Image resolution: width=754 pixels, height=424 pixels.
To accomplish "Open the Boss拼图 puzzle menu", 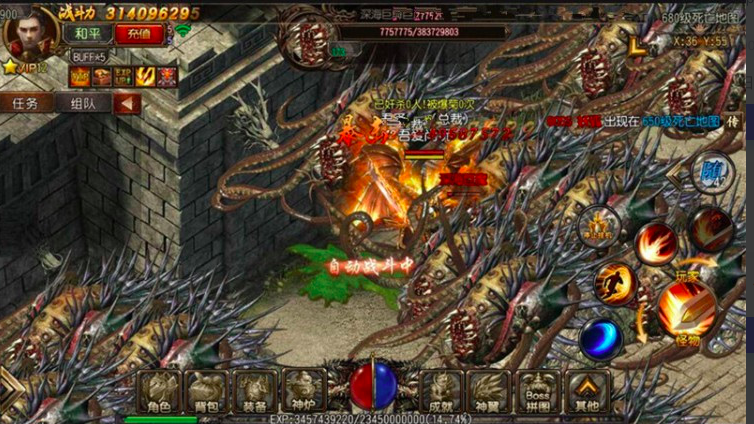I will (537, 391).
